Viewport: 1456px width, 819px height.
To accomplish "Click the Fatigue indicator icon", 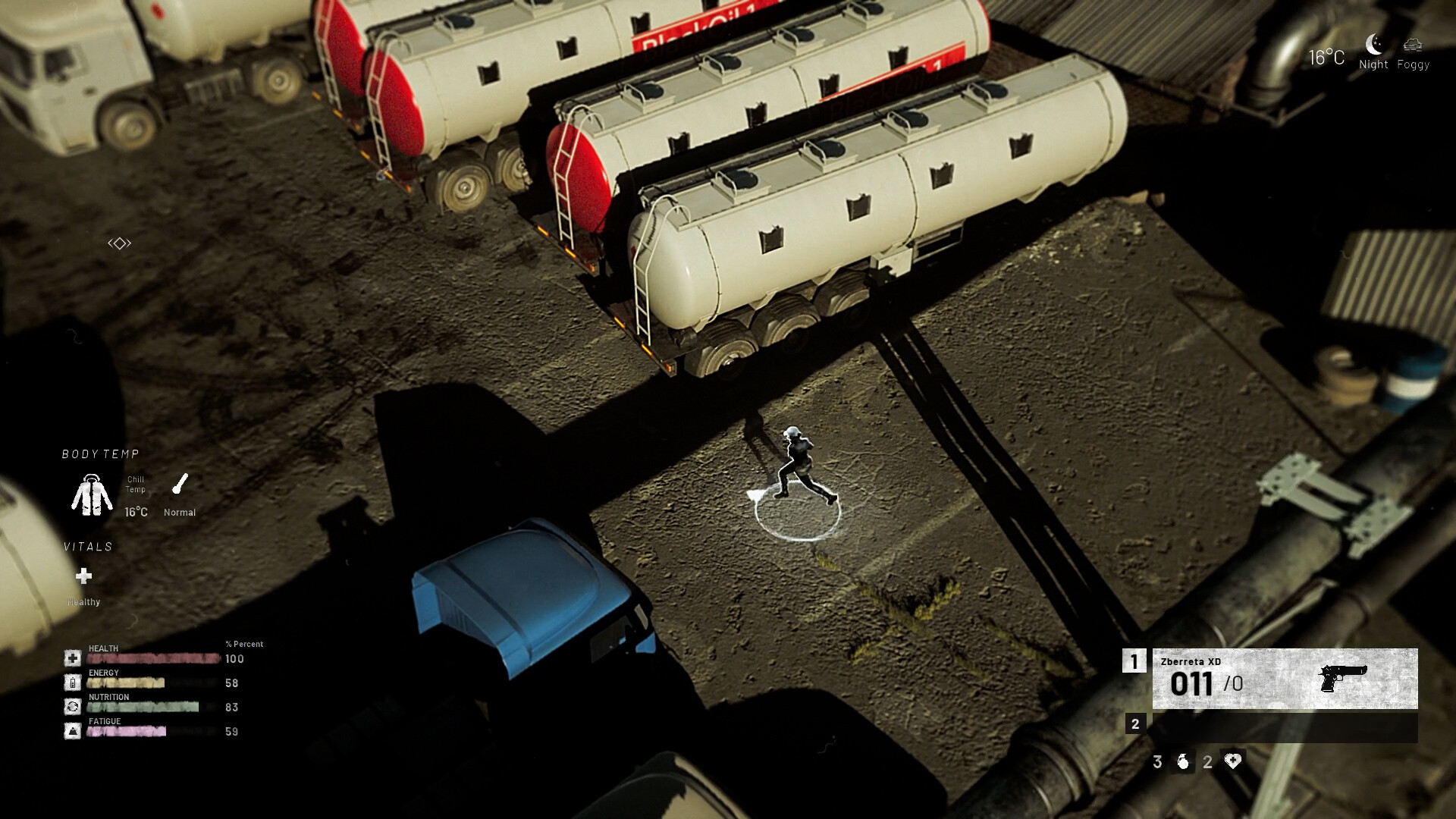I will coord(72,730).
